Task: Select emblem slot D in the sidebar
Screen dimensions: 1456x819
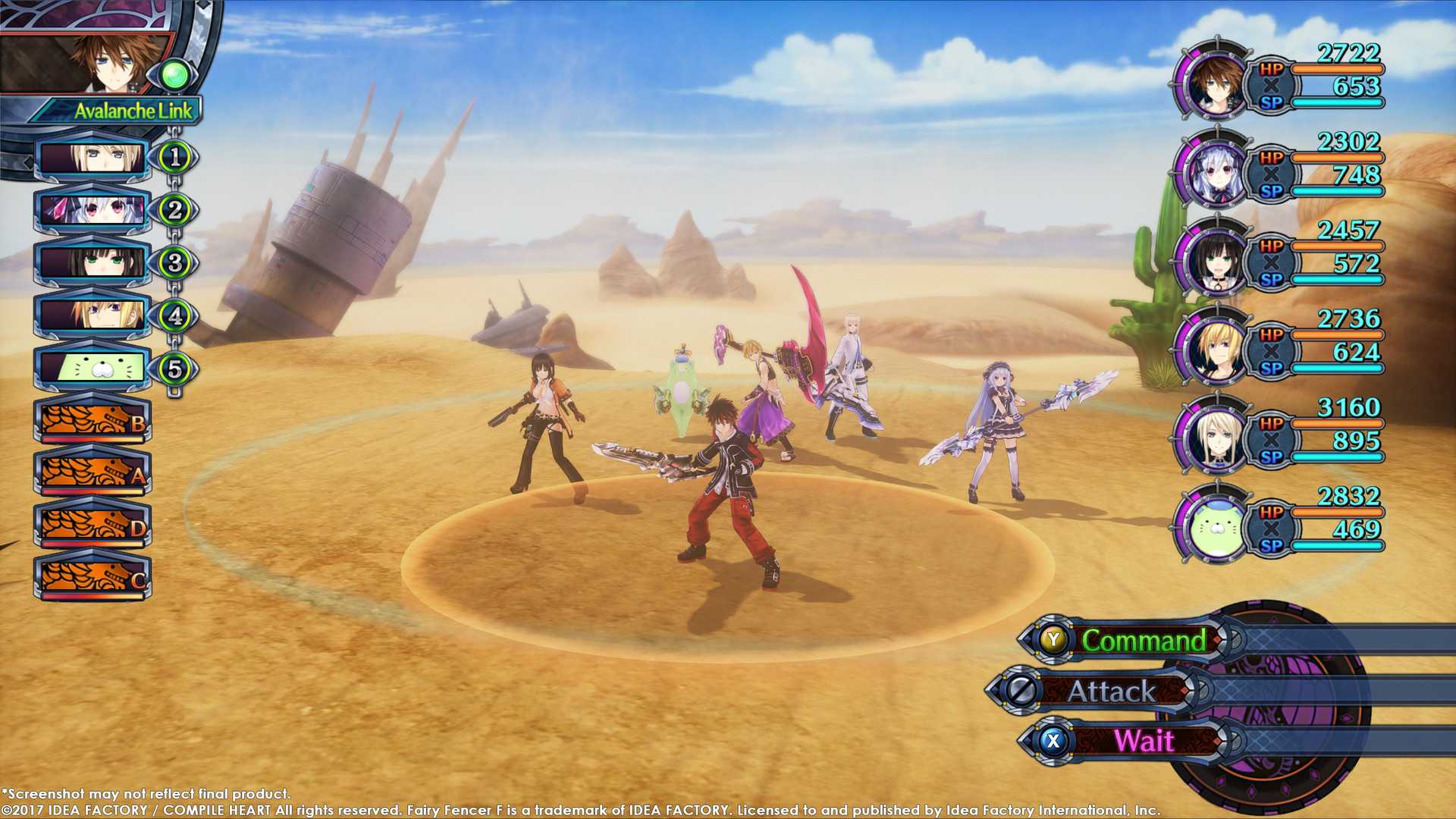Action: click(x=91, y=526)
